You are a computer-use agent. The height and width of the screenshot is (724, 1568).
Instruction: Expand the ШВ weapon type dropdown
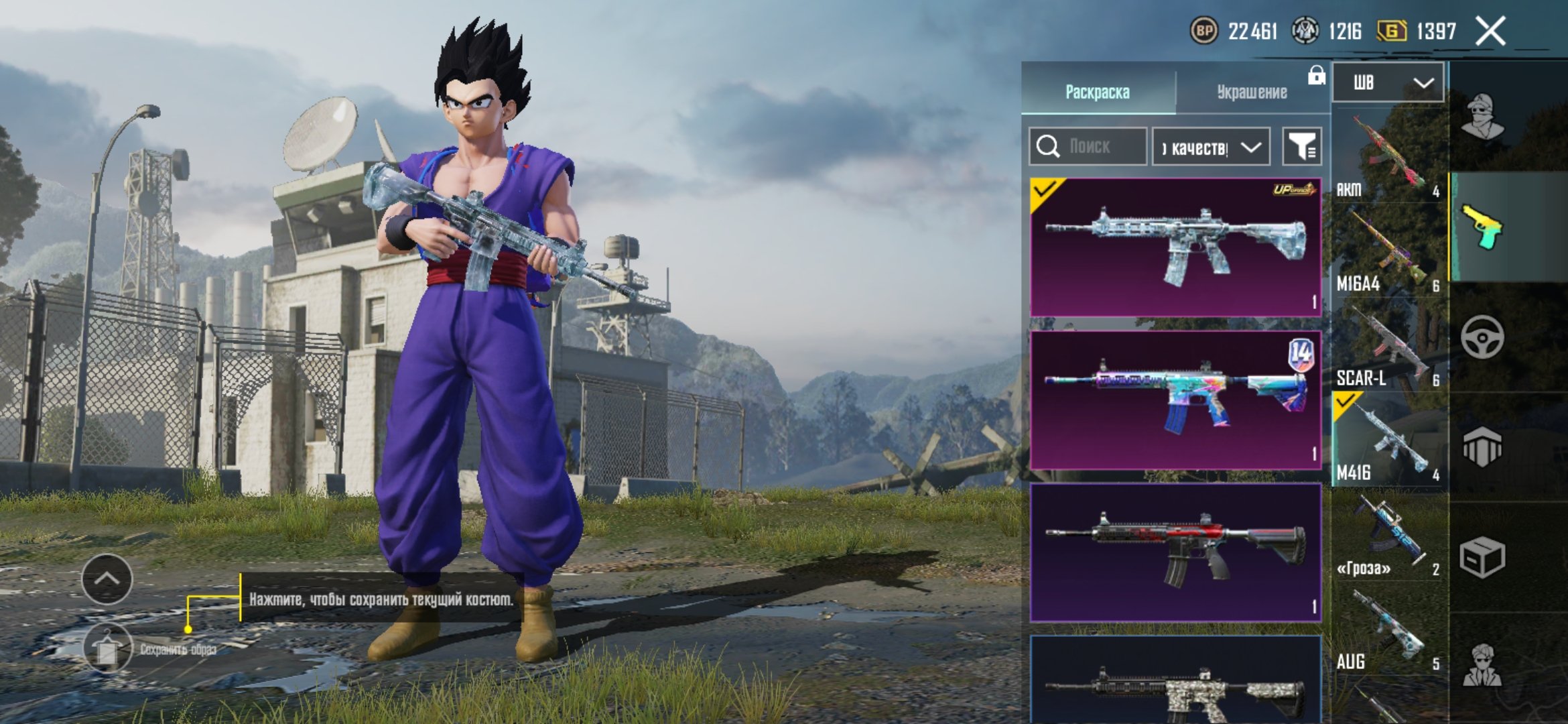1388,82
